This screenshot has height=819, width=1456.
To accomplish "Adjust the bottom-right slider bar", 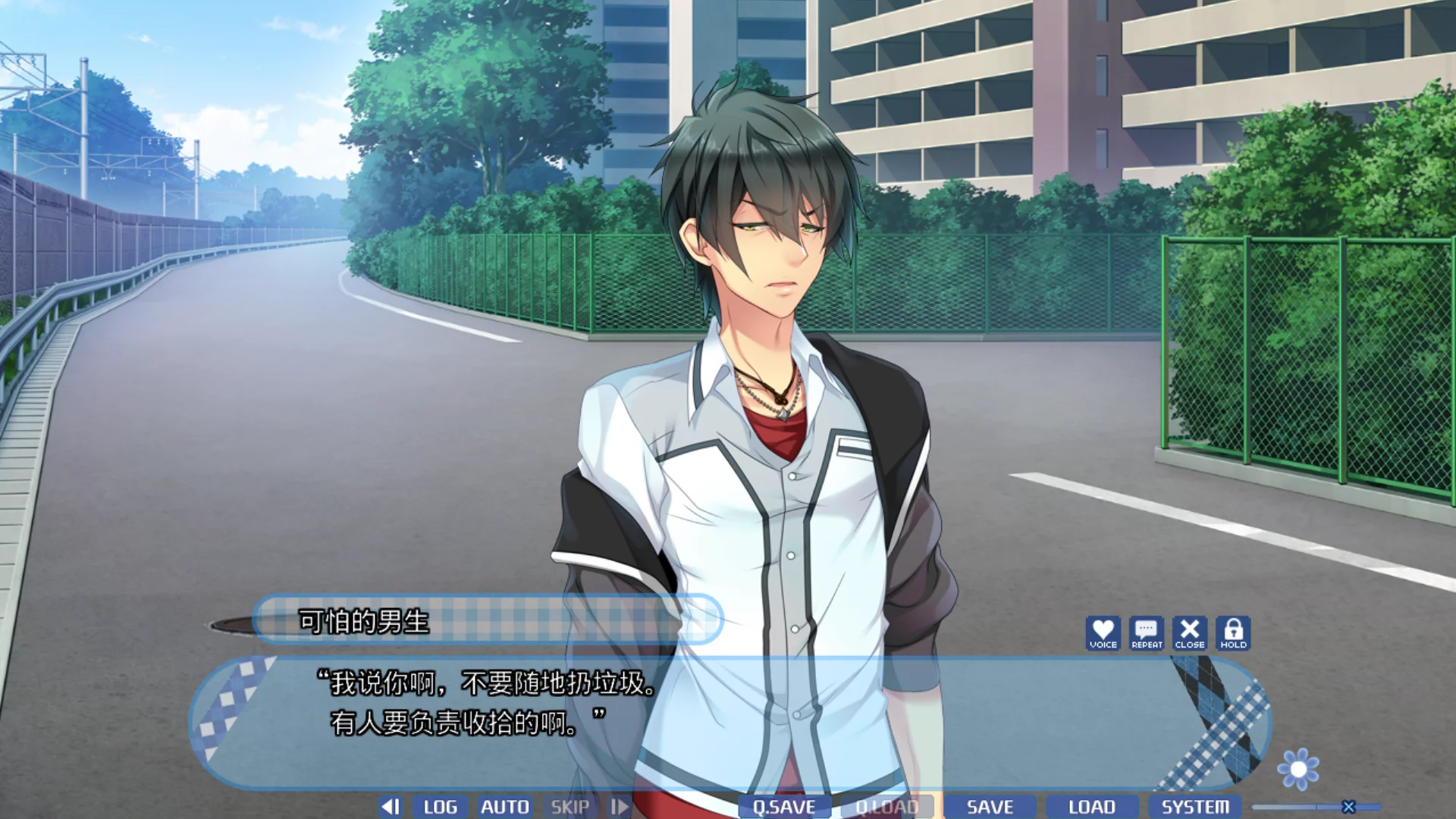I will pyautogui.click(x=1348, y=807).
